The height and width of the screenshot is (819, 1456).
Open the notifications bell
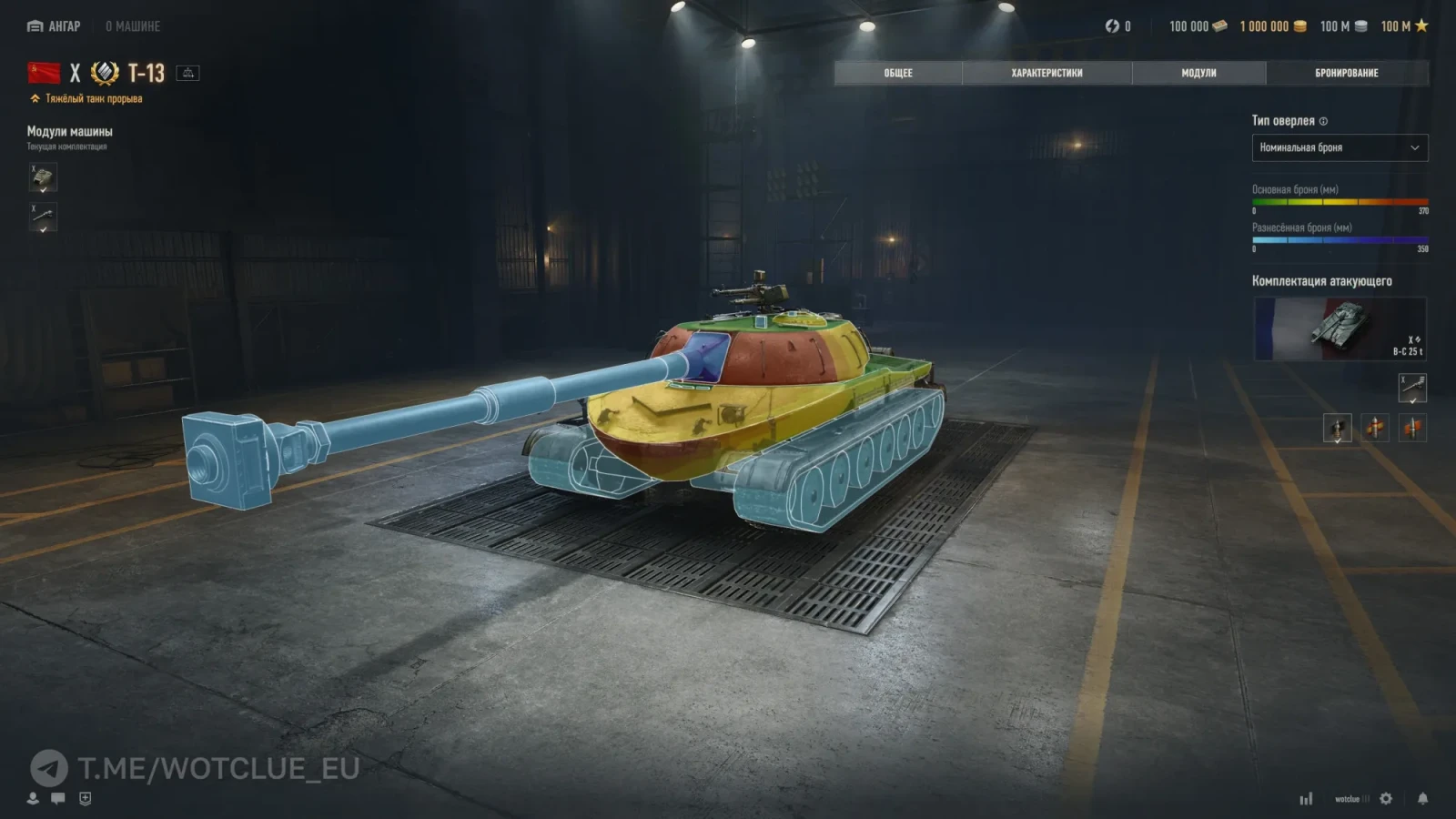point(1422,798)
